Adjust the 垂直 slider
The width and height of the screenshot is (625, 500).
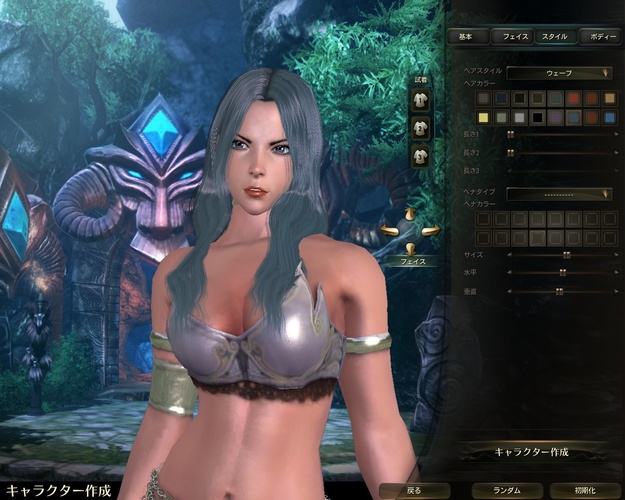click(x=558, y=290)
